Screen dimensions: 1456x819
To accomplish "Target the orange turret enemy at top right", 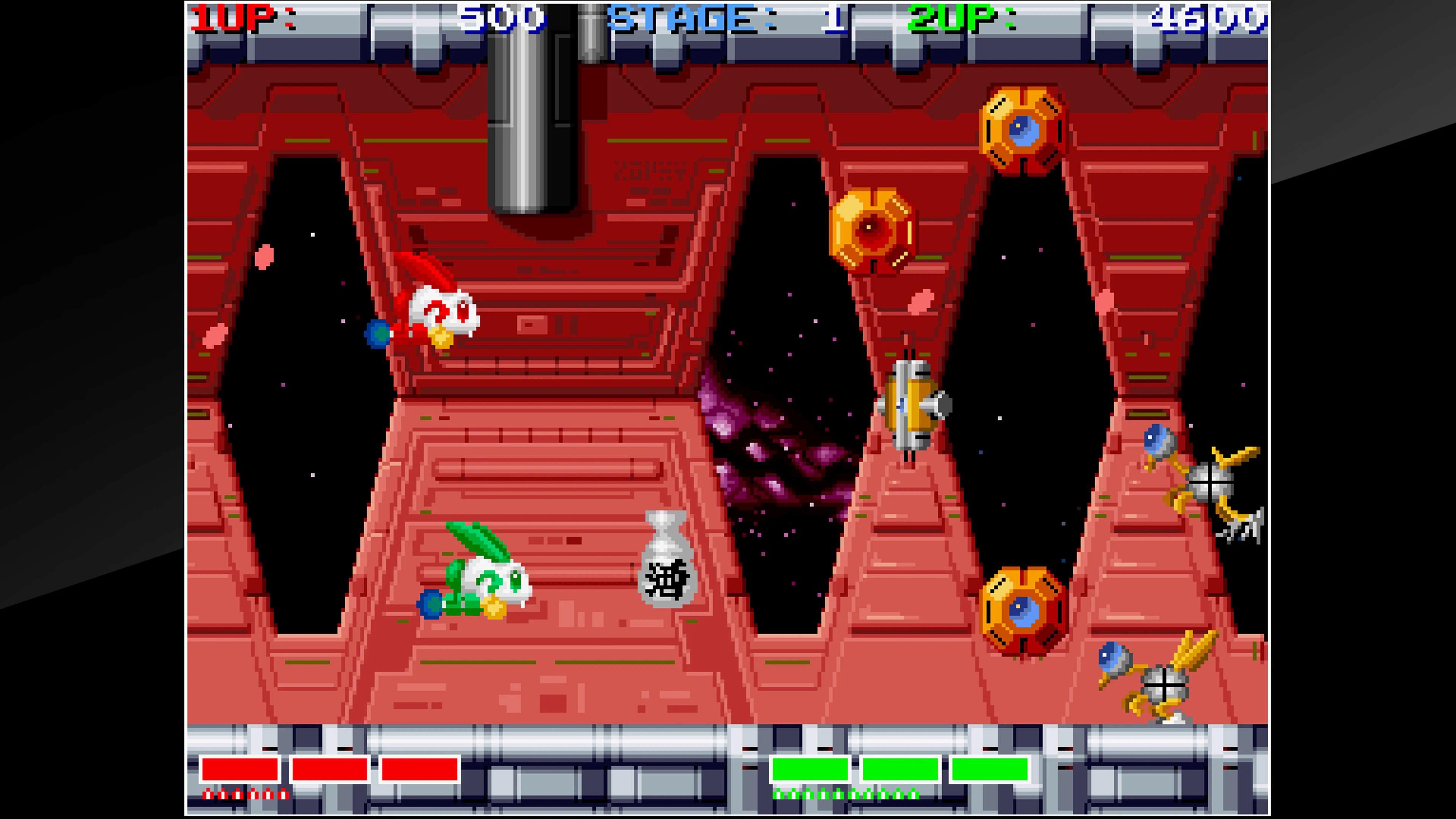I will [1023, 130].
